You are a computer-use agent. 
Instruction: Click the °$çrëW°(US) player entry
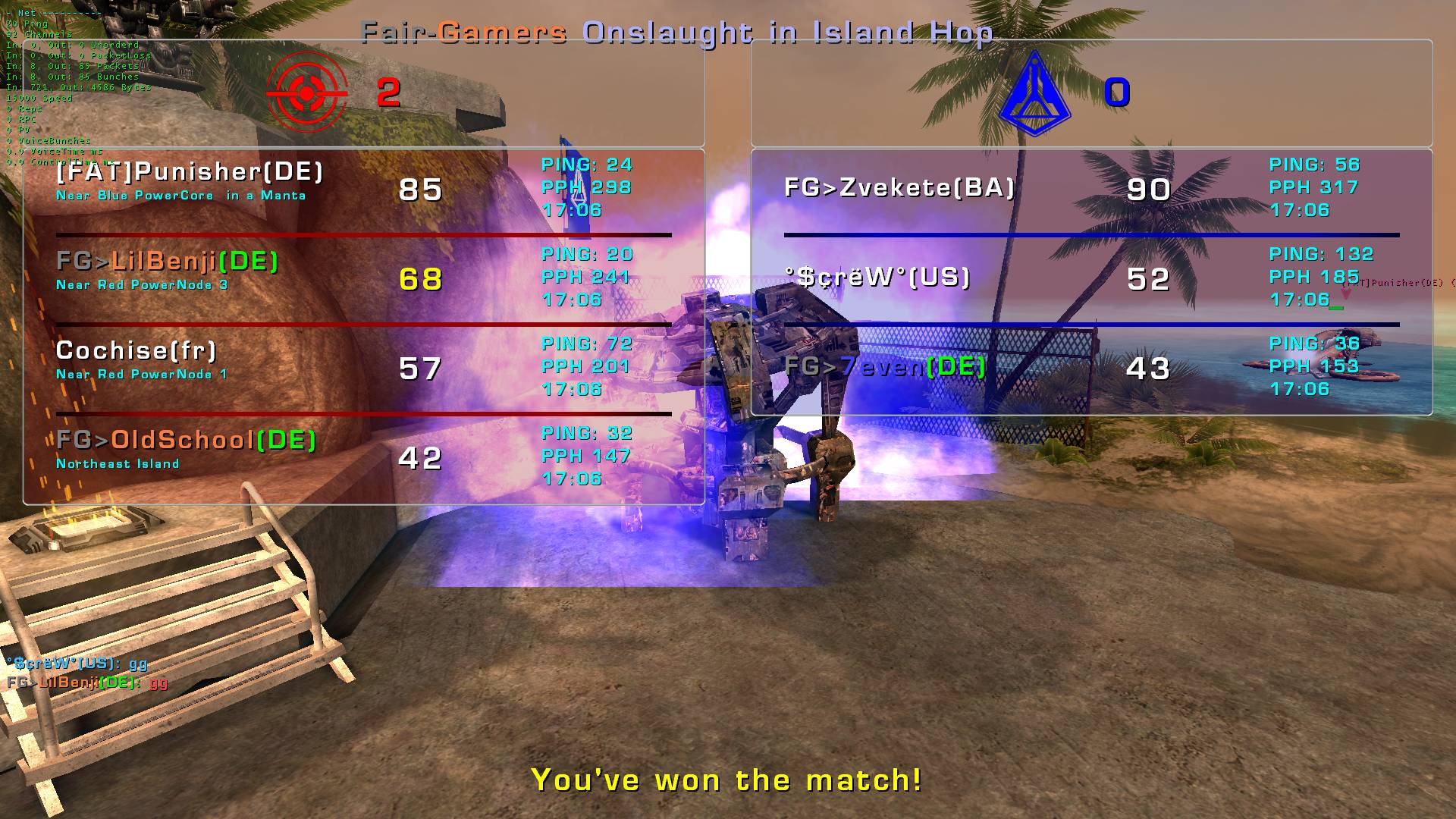click(x=877, y=278)
